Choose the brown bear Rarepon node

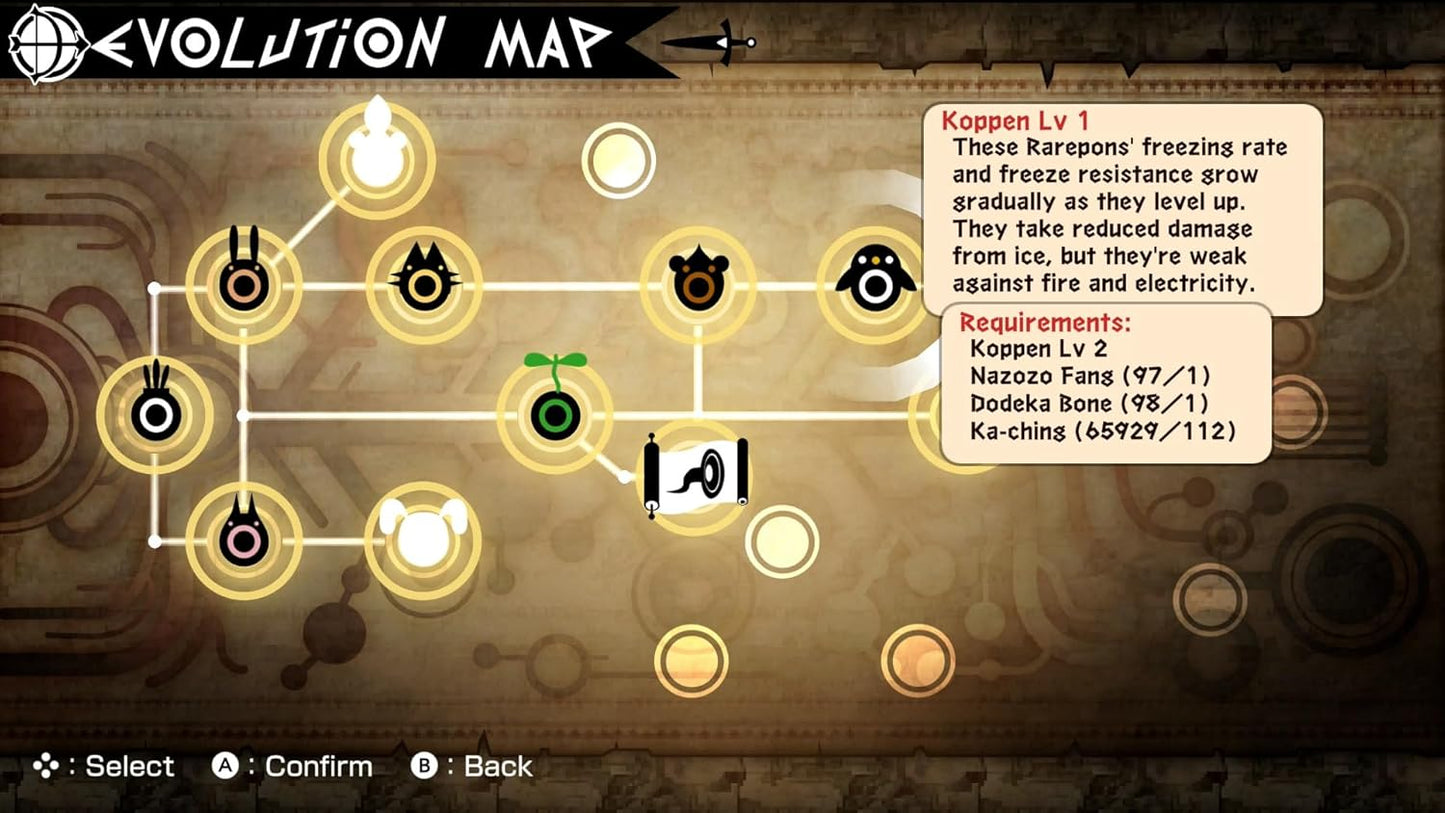point(699,285)
